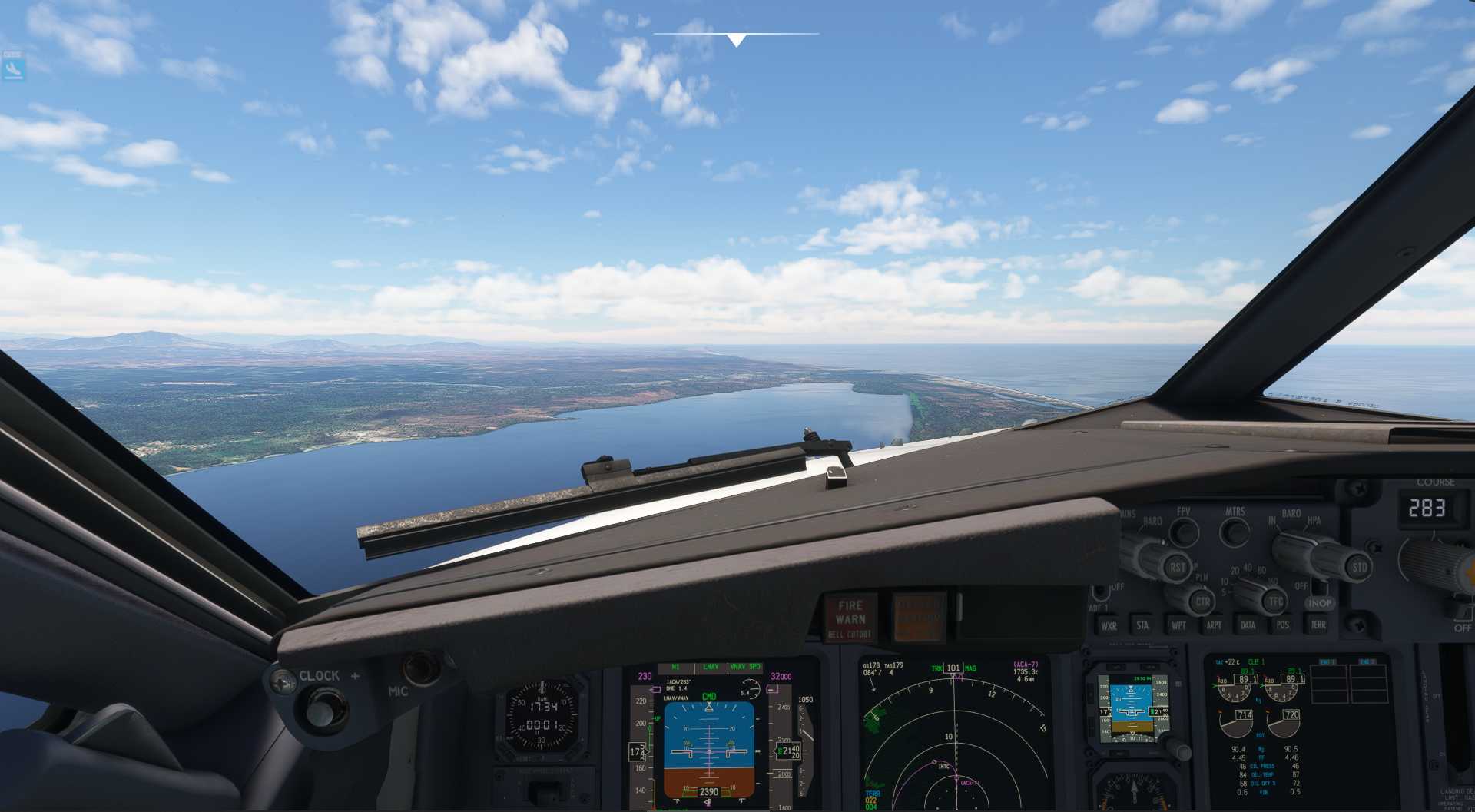
Task: Push the FPV flight path vector button
Action: (x=1184, y=532)
